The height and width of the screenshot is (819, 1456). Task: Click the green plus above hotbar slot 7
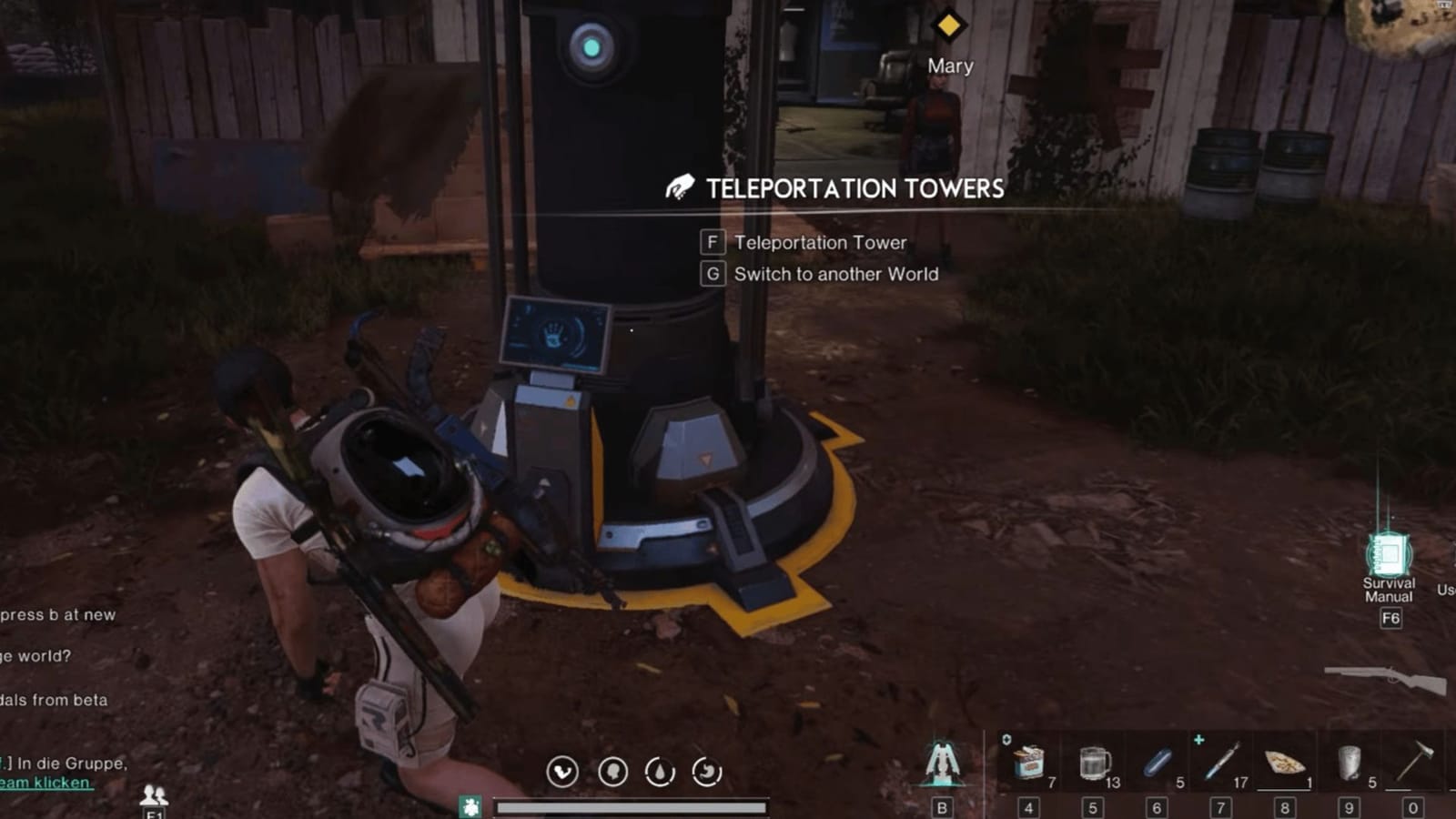click(1199, 739)
